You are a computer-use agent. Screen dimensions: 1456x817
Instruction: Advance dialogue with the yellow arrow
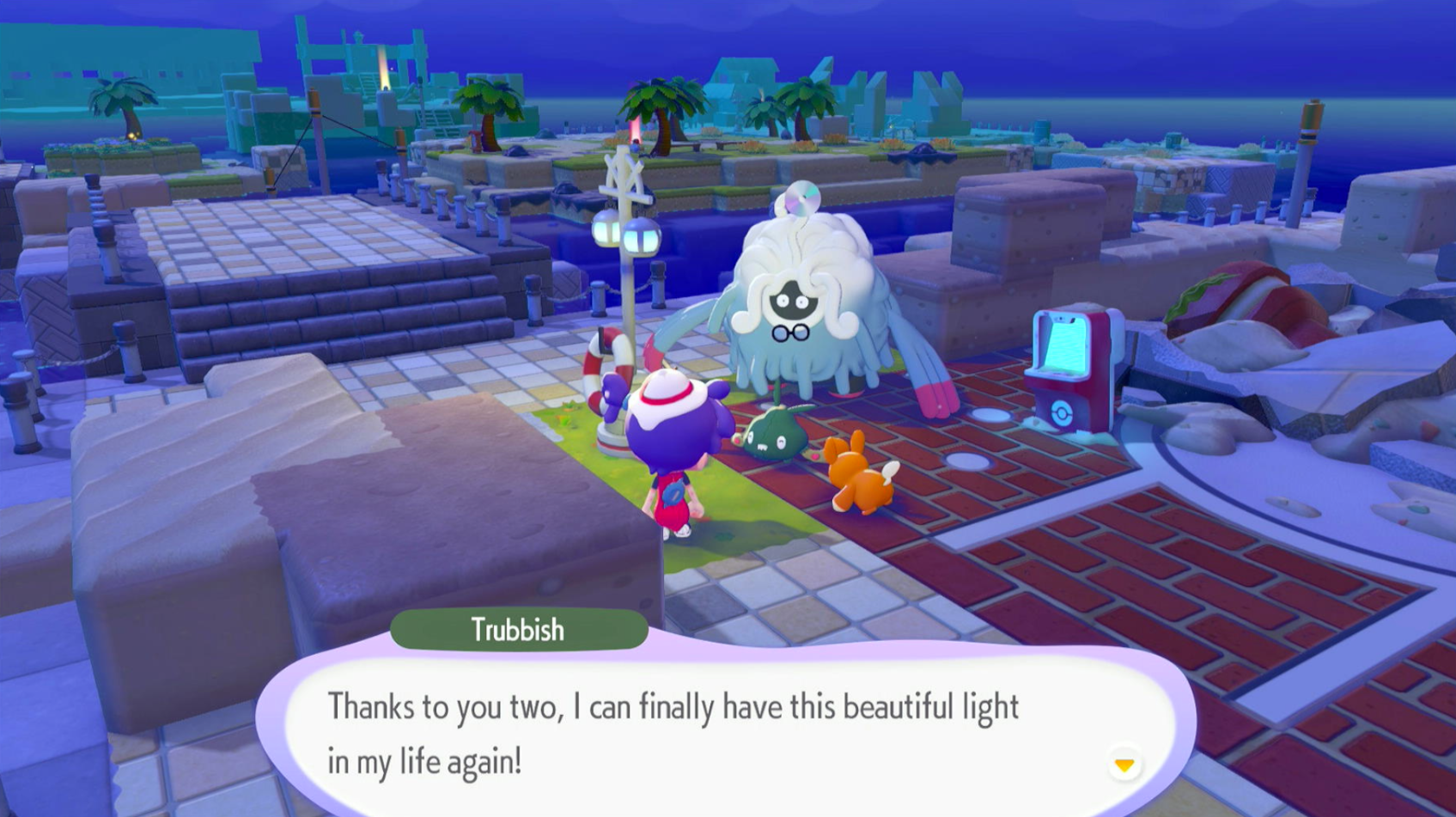click(1124, 764)
